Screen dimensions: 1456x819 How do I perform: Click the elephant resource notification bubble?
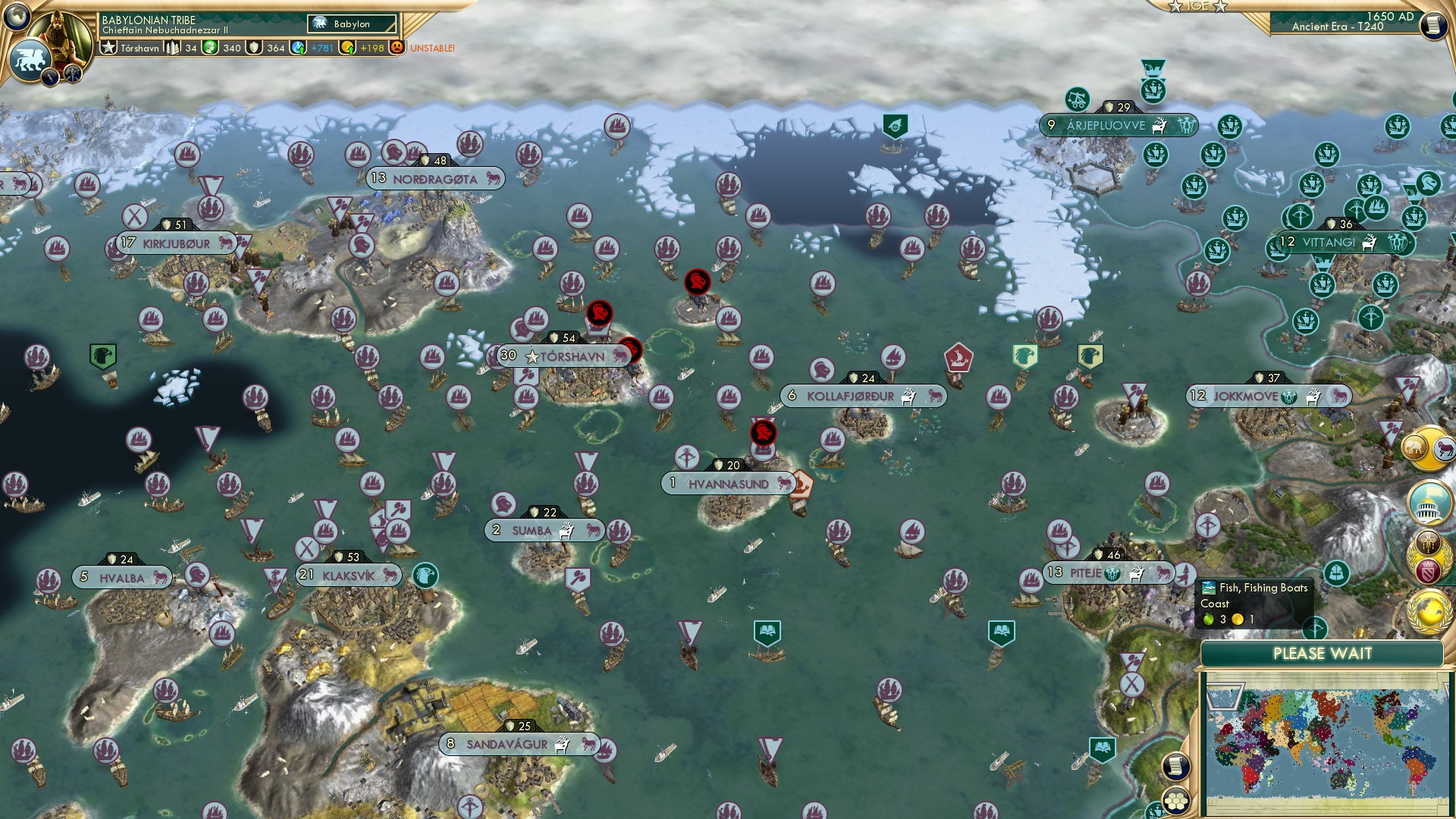click(1415, 448)
